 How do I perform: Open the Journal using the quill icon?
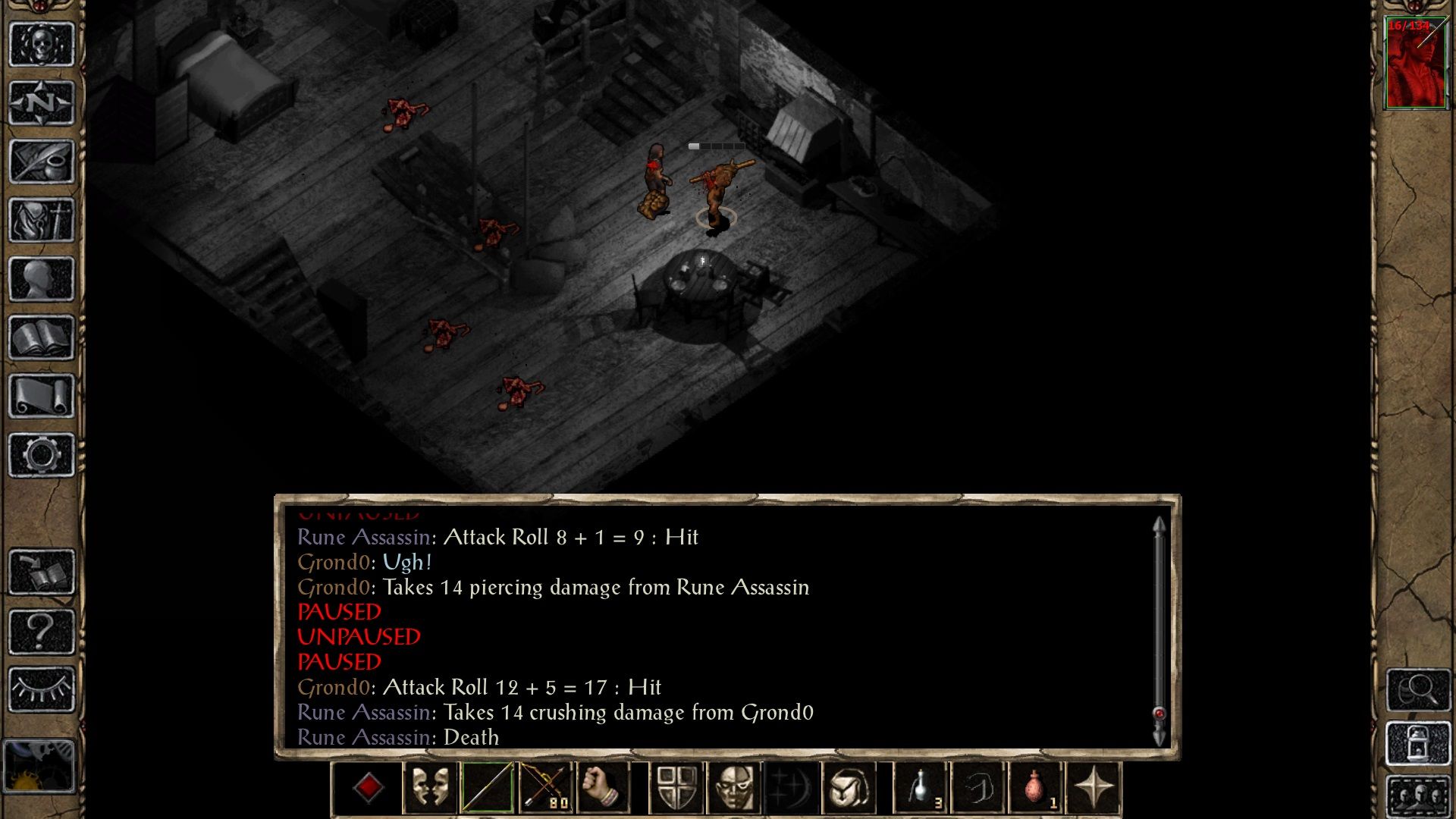tap(42, 162)
